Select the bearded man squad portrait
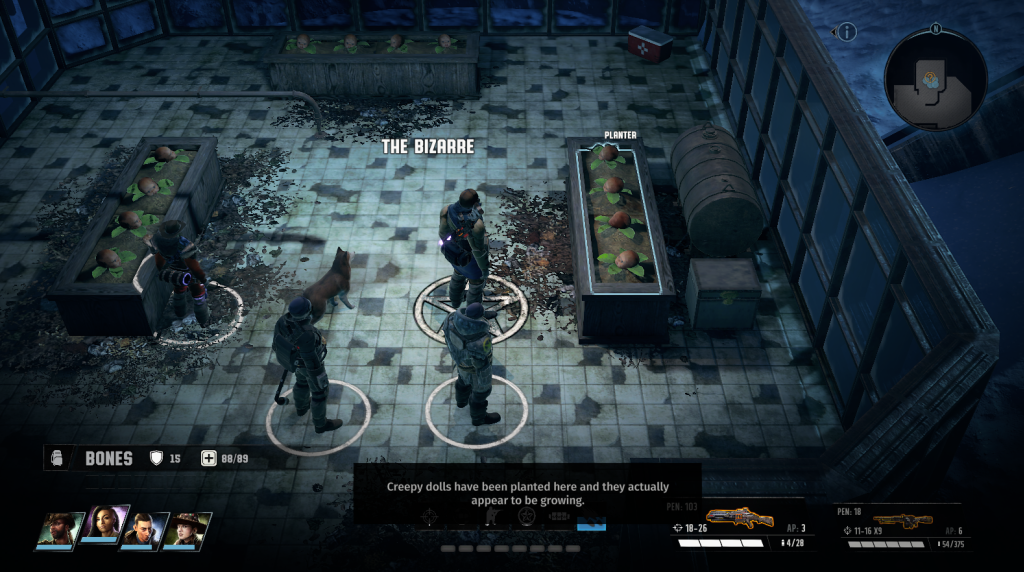This screenshot has height=572, width=1024. click(x=60, y=529)
